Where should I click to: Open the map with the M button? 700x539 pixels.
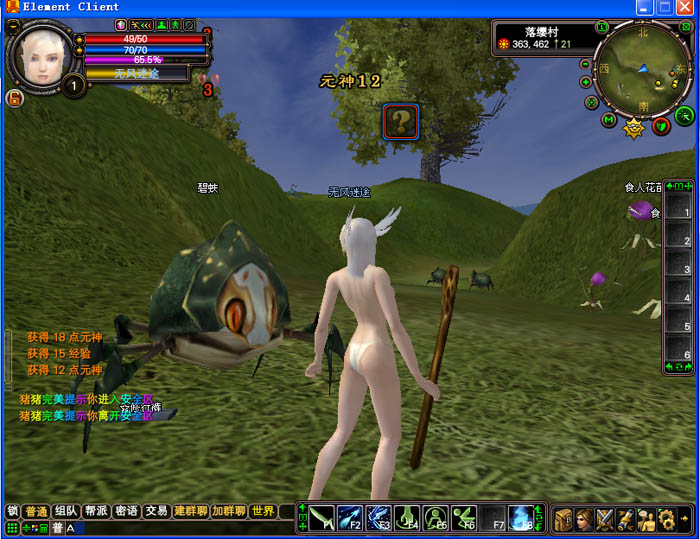608,120
